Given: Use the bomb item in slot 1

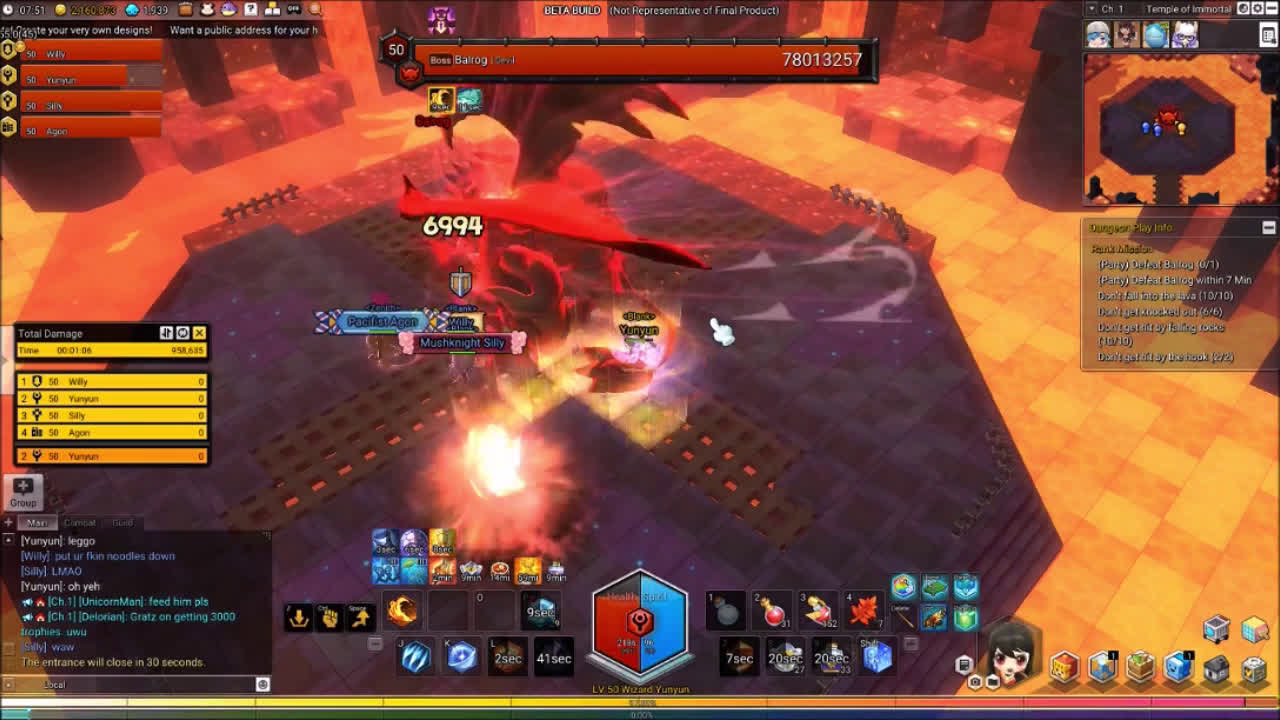Looking at the screenshot, I should pos(727,612).
